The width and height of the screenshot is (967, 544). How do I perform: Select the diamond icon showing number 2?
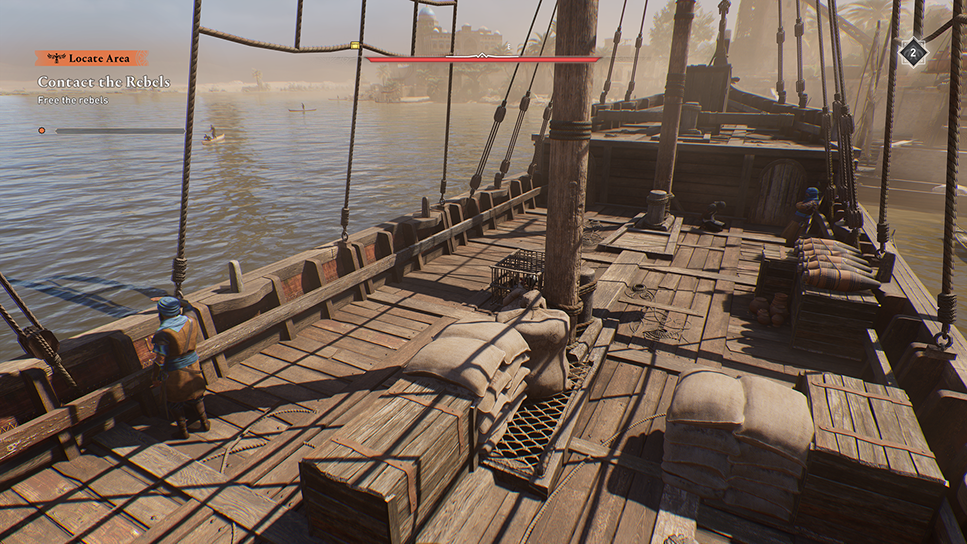[x=912, y=52]
